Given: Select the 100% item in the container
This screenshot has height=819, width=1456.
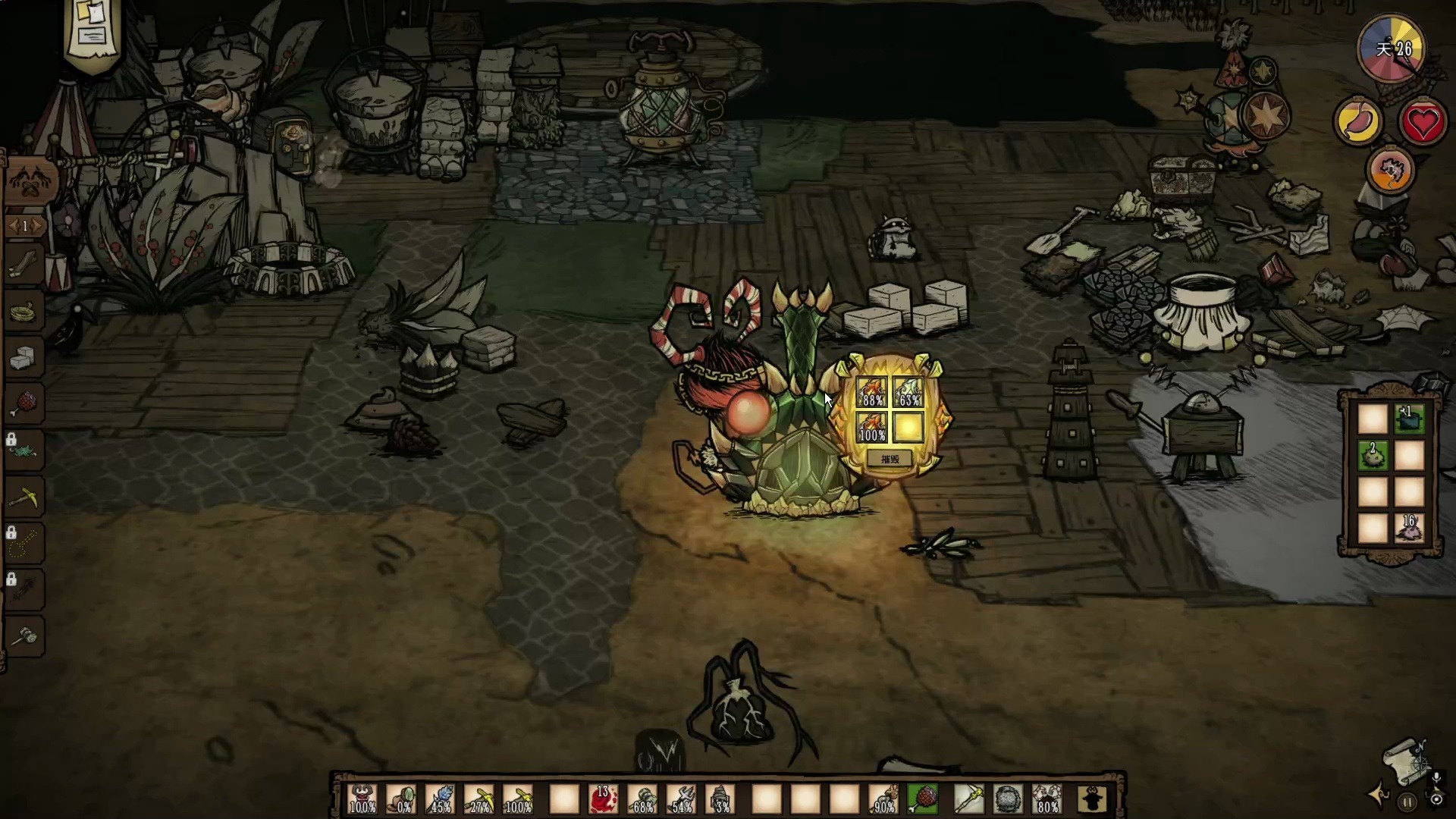Looking at the screenshot, I should pos(871,428).
